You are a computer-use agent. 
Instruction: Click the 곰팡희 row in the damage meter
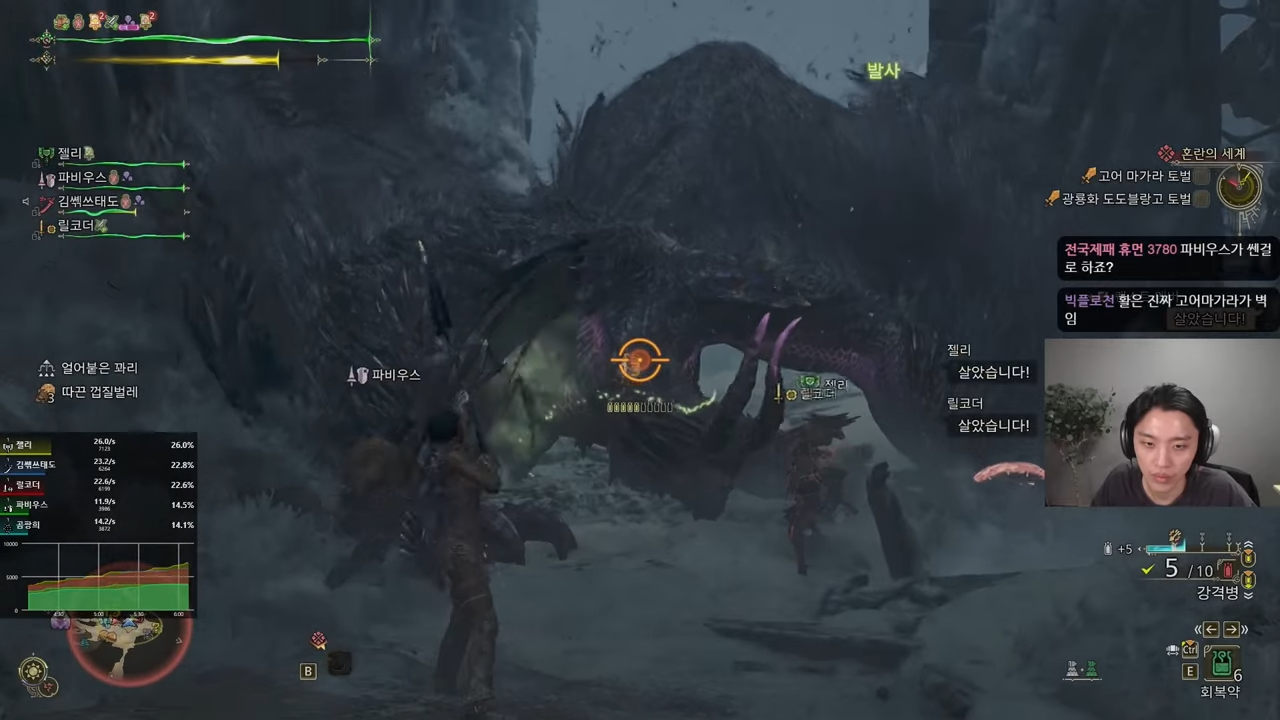tap(98, 525)
